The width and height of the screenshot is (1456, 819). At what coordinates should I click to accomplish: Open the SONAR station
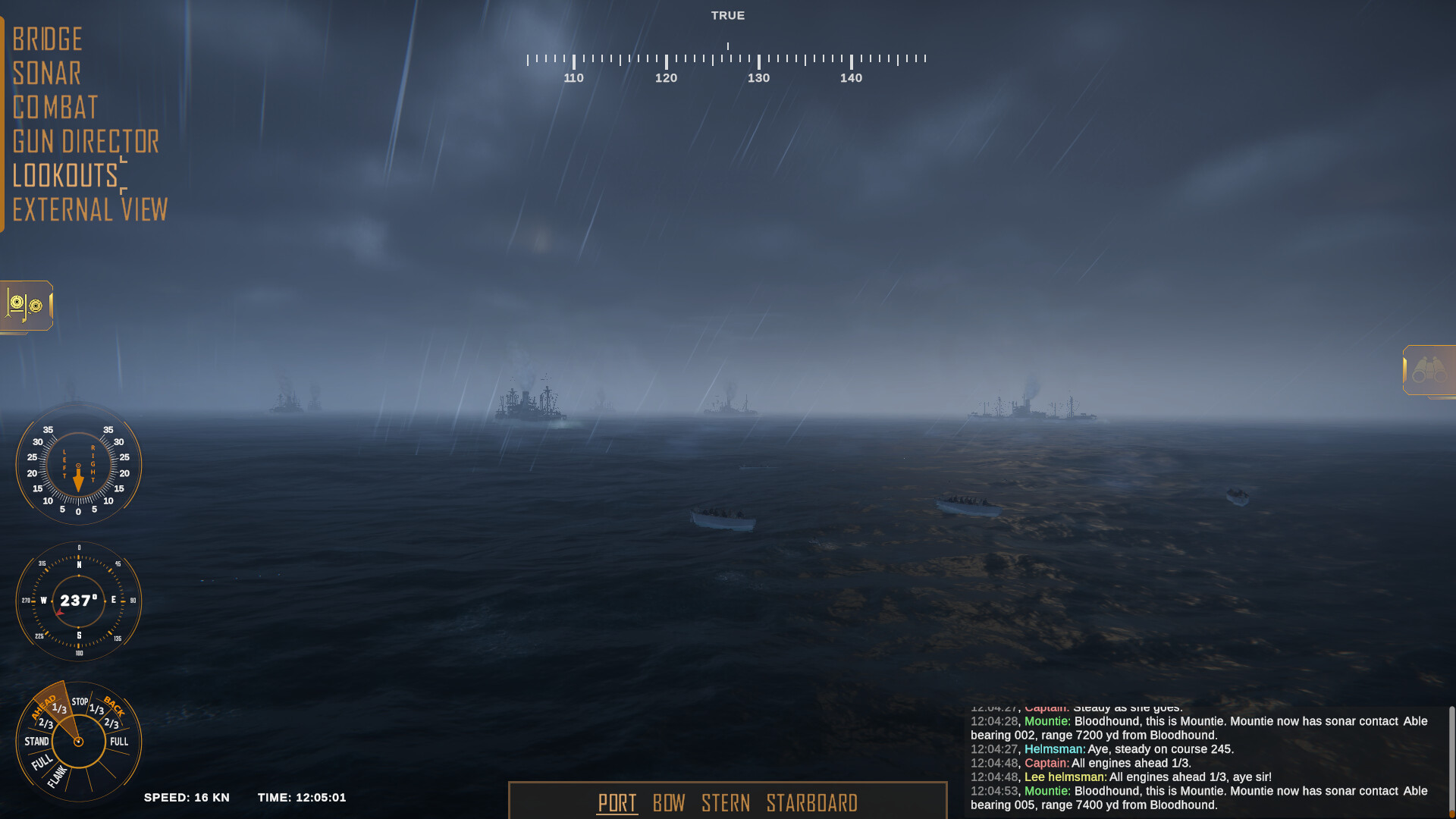point(47,73)
